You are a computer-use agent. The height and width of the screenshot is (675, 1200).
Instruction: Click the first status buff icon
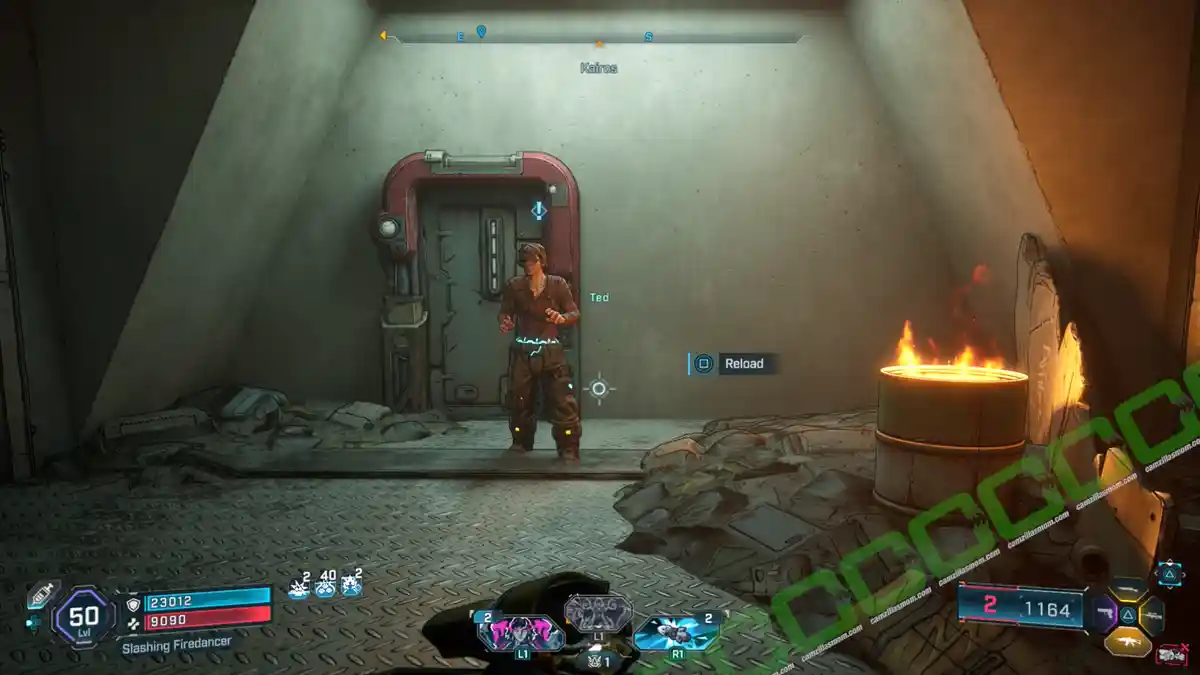pos(299,585)
